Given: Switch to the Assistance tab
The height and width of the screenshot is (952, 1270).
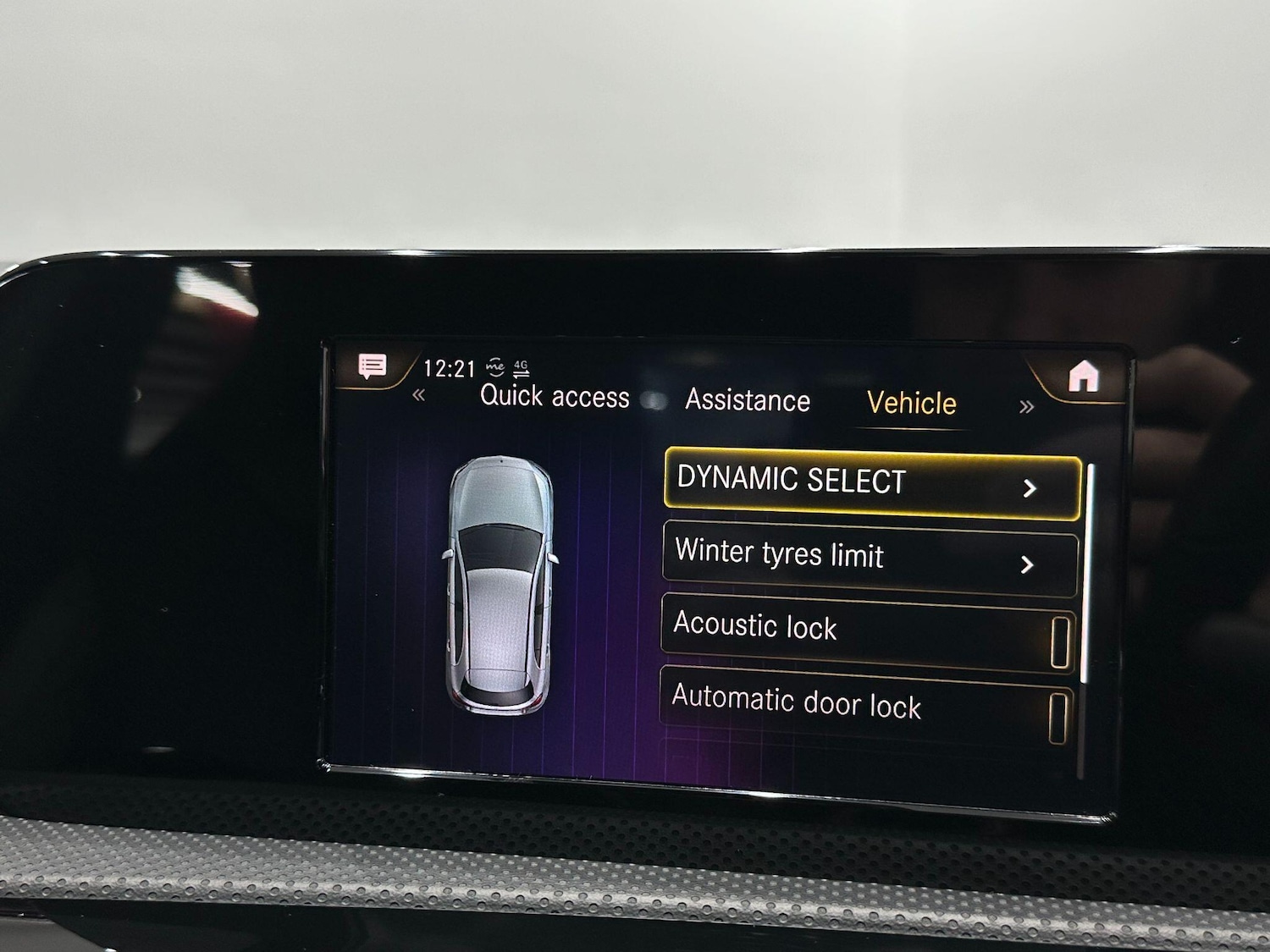Looking at the screenshot, I should pyautogui.click(x=748, y=399).
